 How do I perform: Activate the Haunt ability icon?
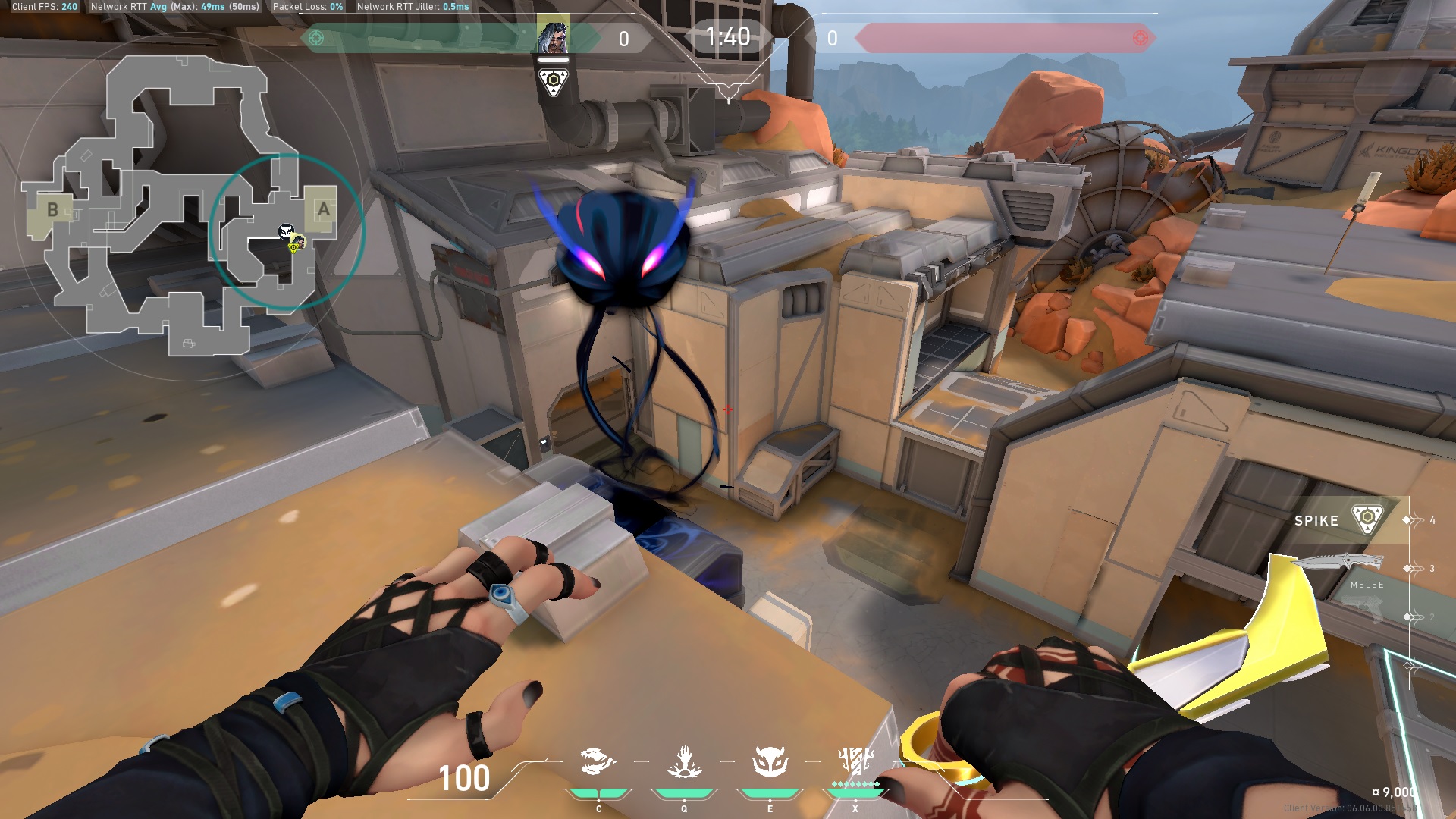pos(770,761)
